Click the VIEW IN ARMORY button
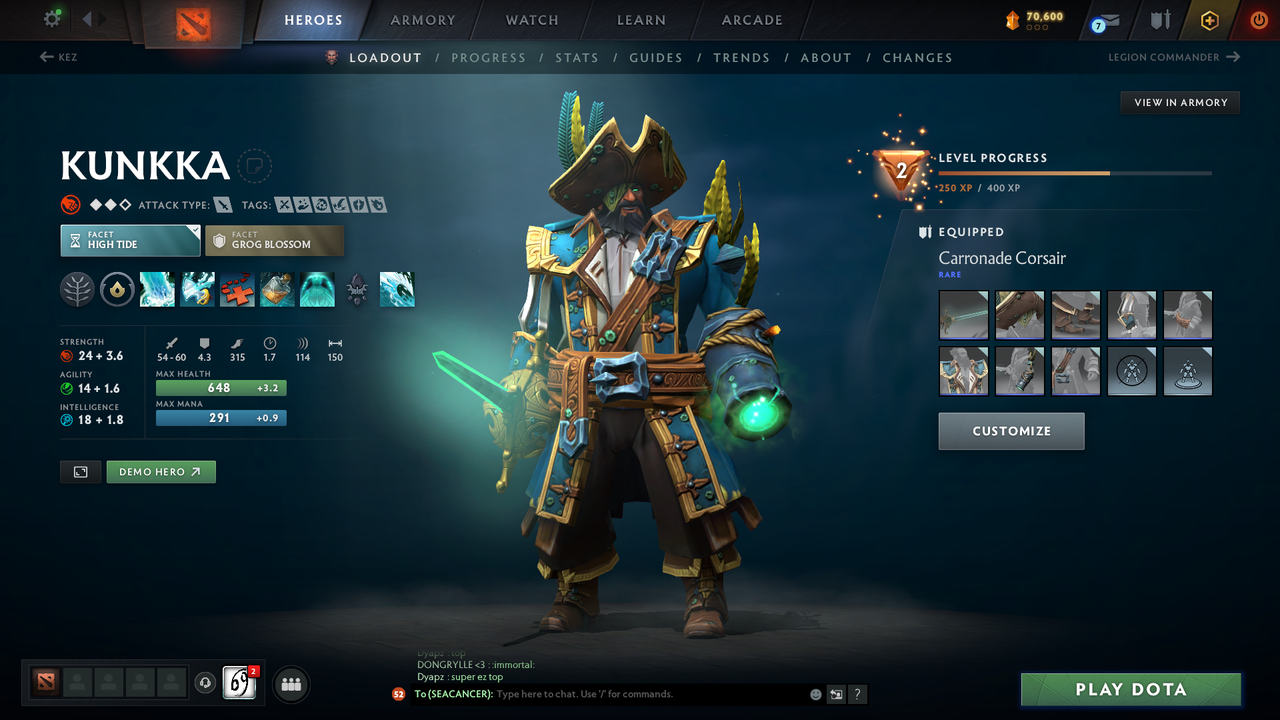1280x720 pixels. 1179,102
